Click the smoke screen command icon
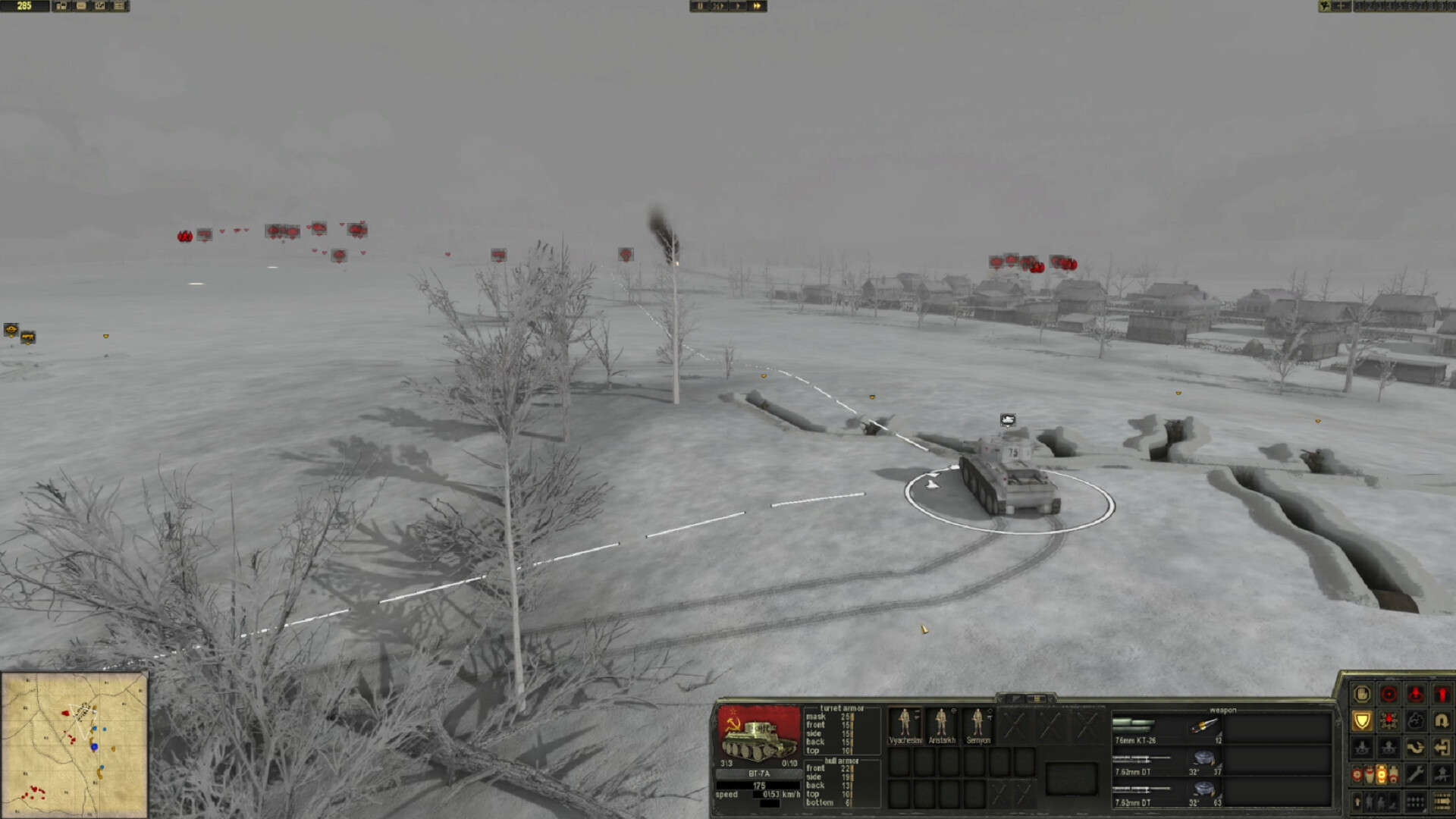 [x=1416, y=719]
